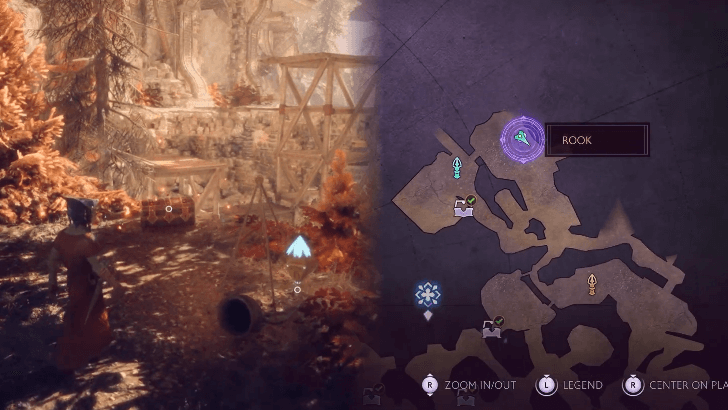Viewport: 728px width, 410px height.
Task: Select the purple Rook player marker
Action: coord(522,139)
